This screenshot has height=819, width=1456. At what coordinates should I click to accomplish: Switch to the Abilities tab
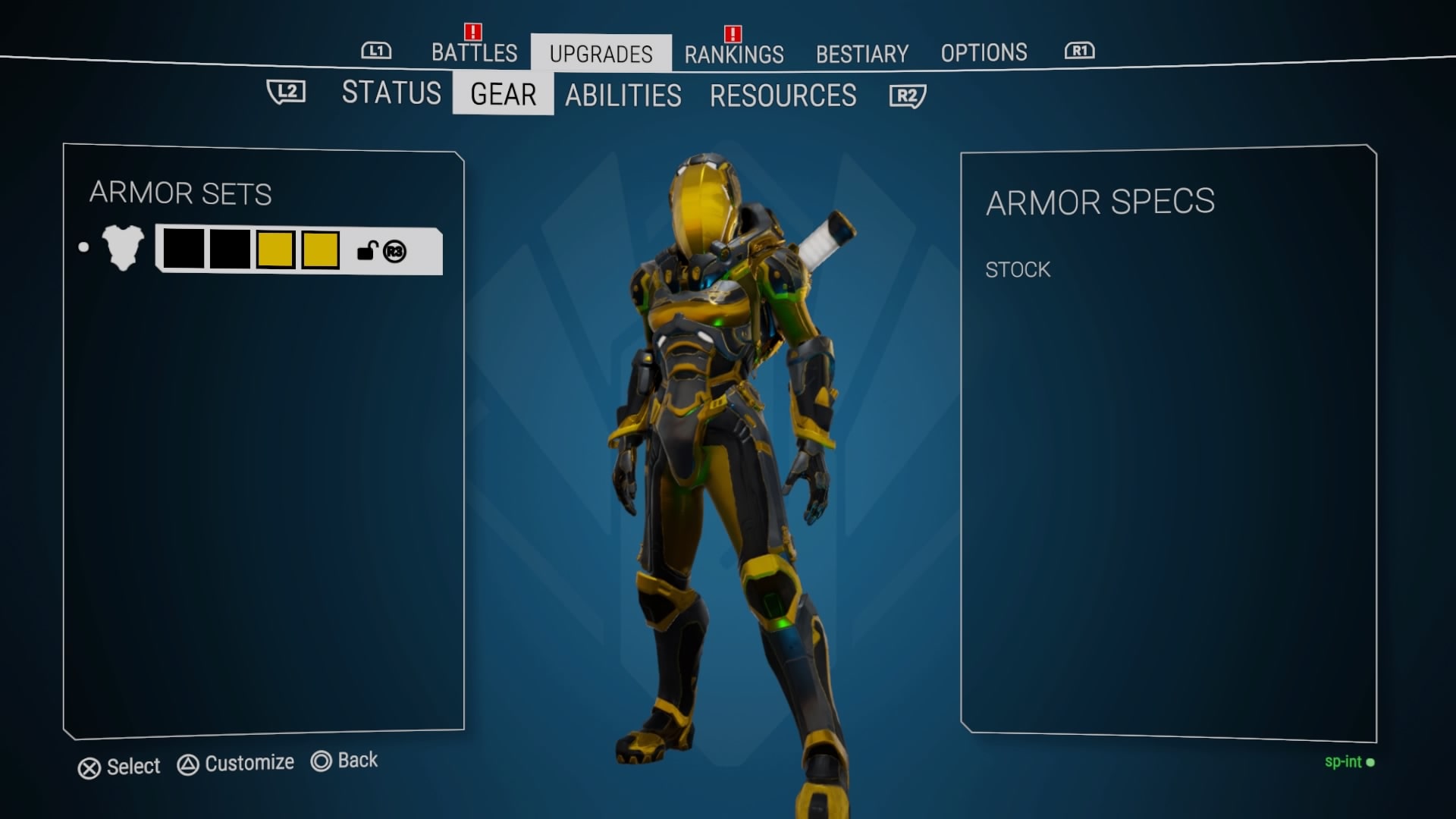tap(623, 96)
